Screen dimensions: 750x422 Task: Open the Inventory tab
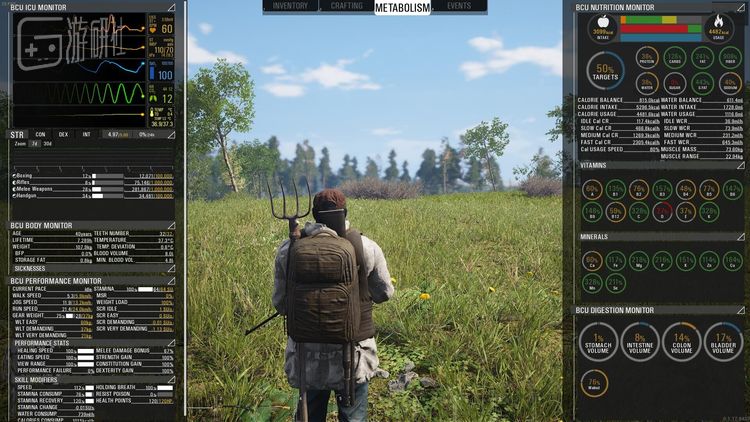click(290, 6)
